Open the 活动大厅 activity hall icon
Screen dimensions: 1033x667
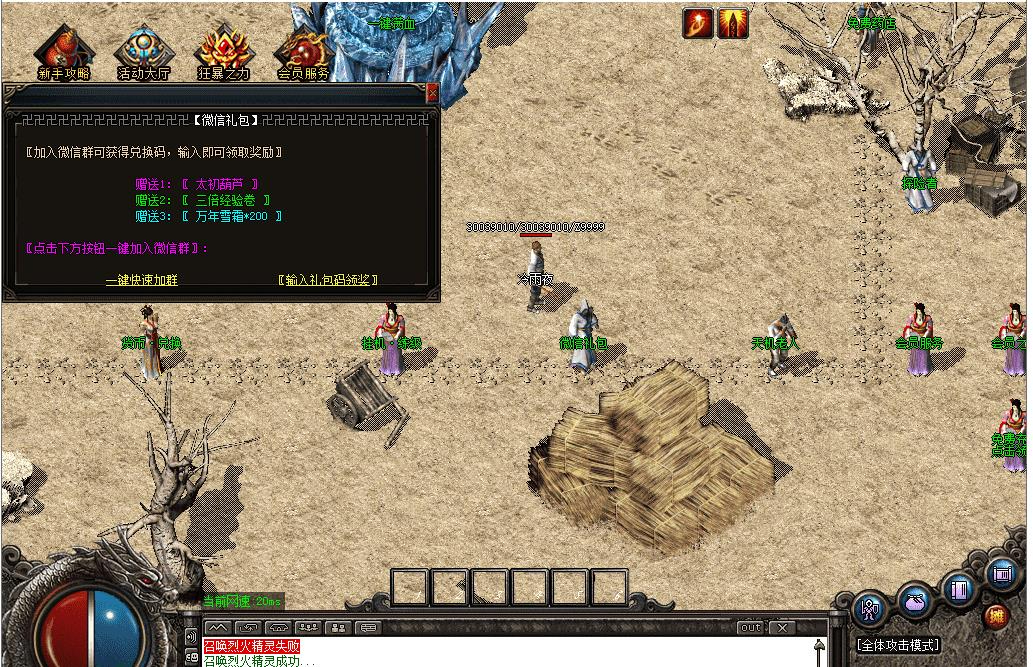[x=141, y=53]
